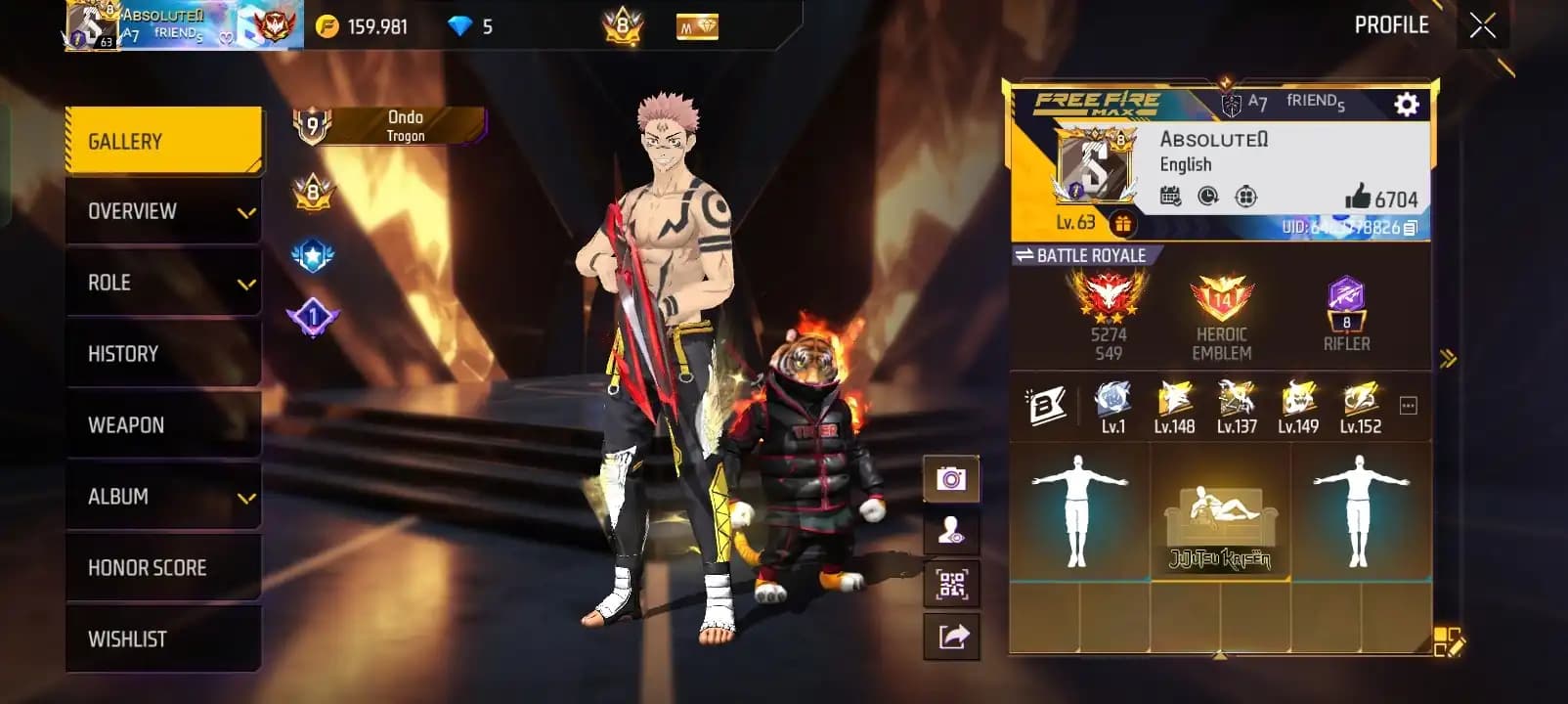This screenshot has height=704, width=1568.
Task: Open the WISHLIST menu item
Action: (162, 638)
